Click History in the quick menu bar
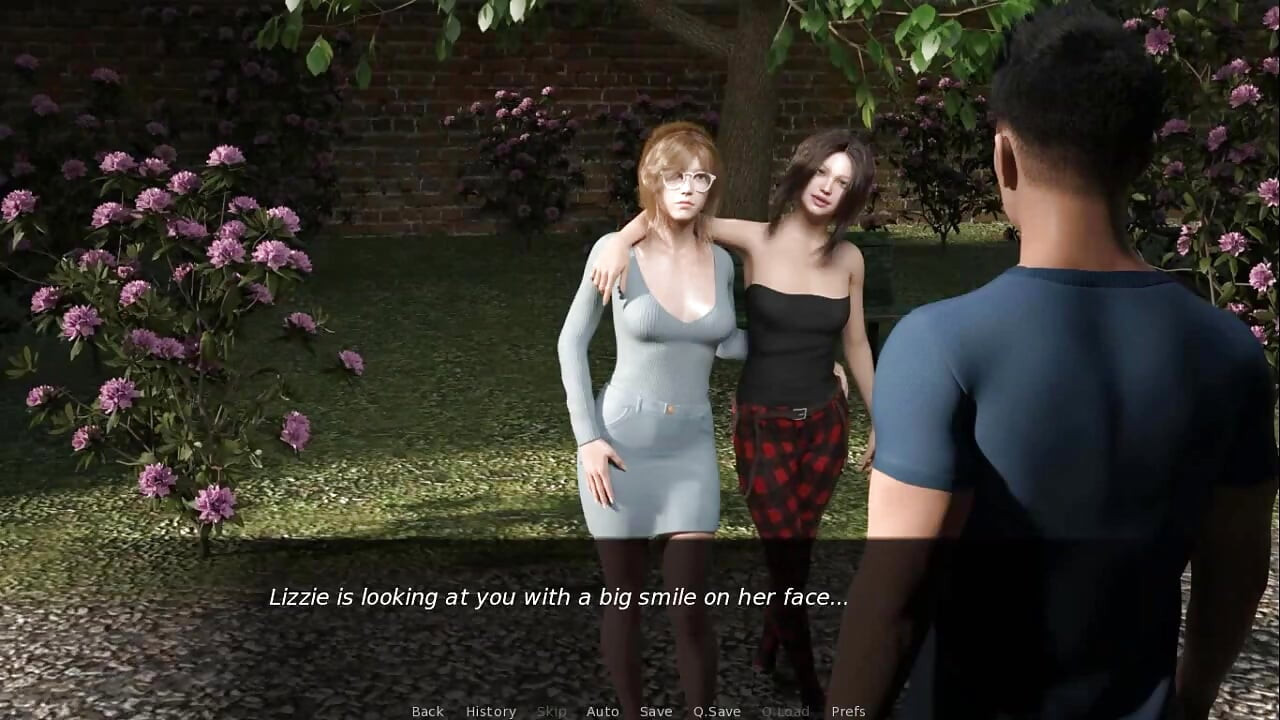Image resolution: width=1280 pixels, height=720 pixels. (x=491, y=711)
